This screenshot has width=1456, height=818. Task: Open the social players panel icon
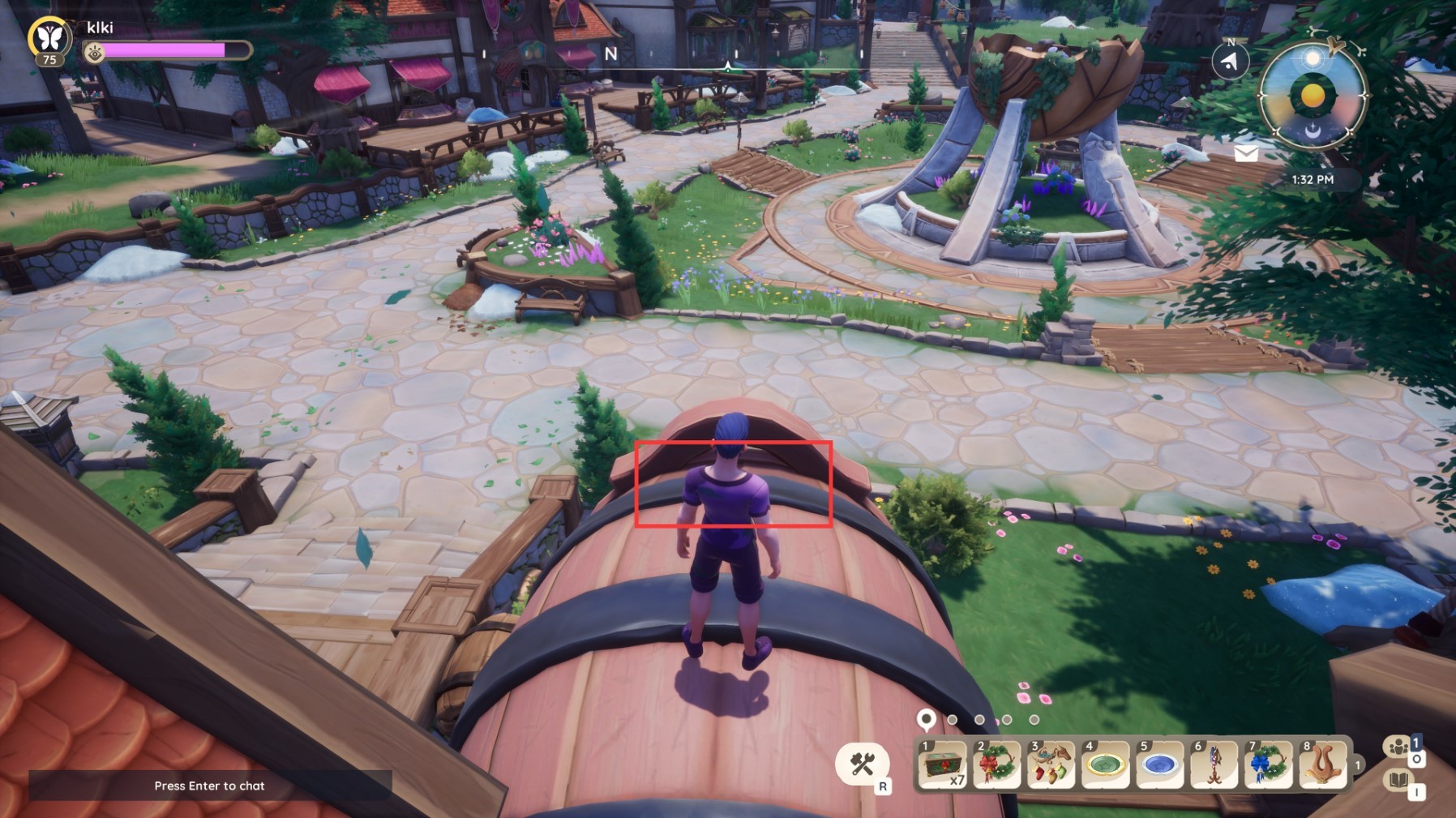click(x=1398, y=747)
